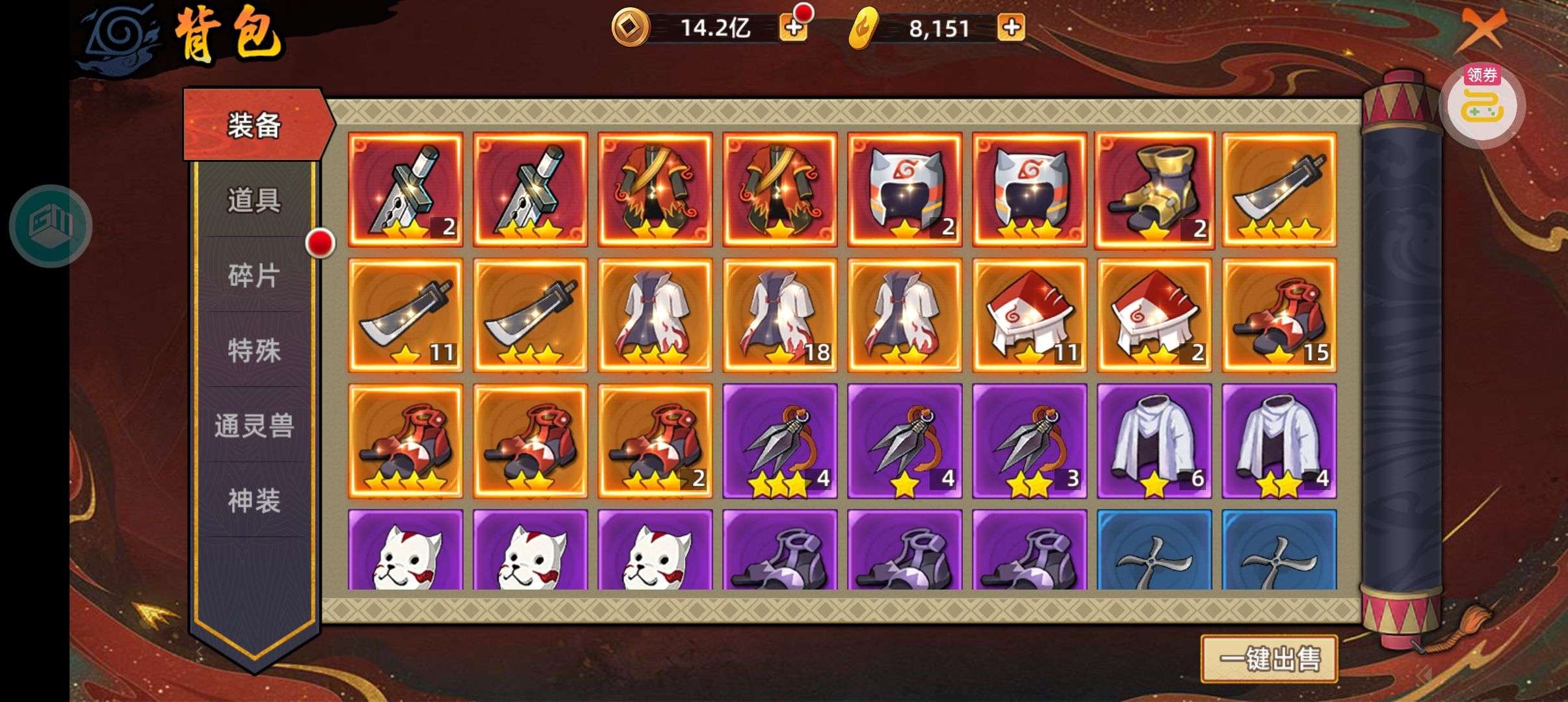
Task: Select the golden boots equipment slot
Action: click(1154, 190)
